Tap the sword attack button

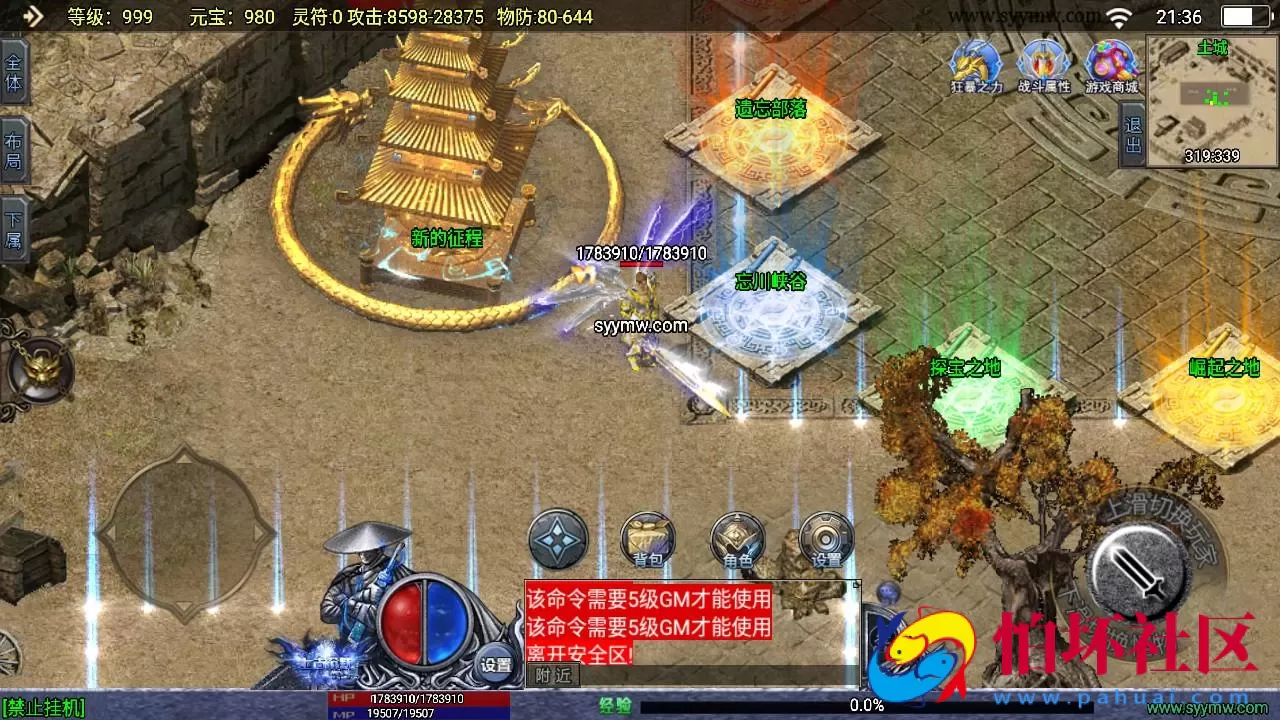tap(1137, 569)
